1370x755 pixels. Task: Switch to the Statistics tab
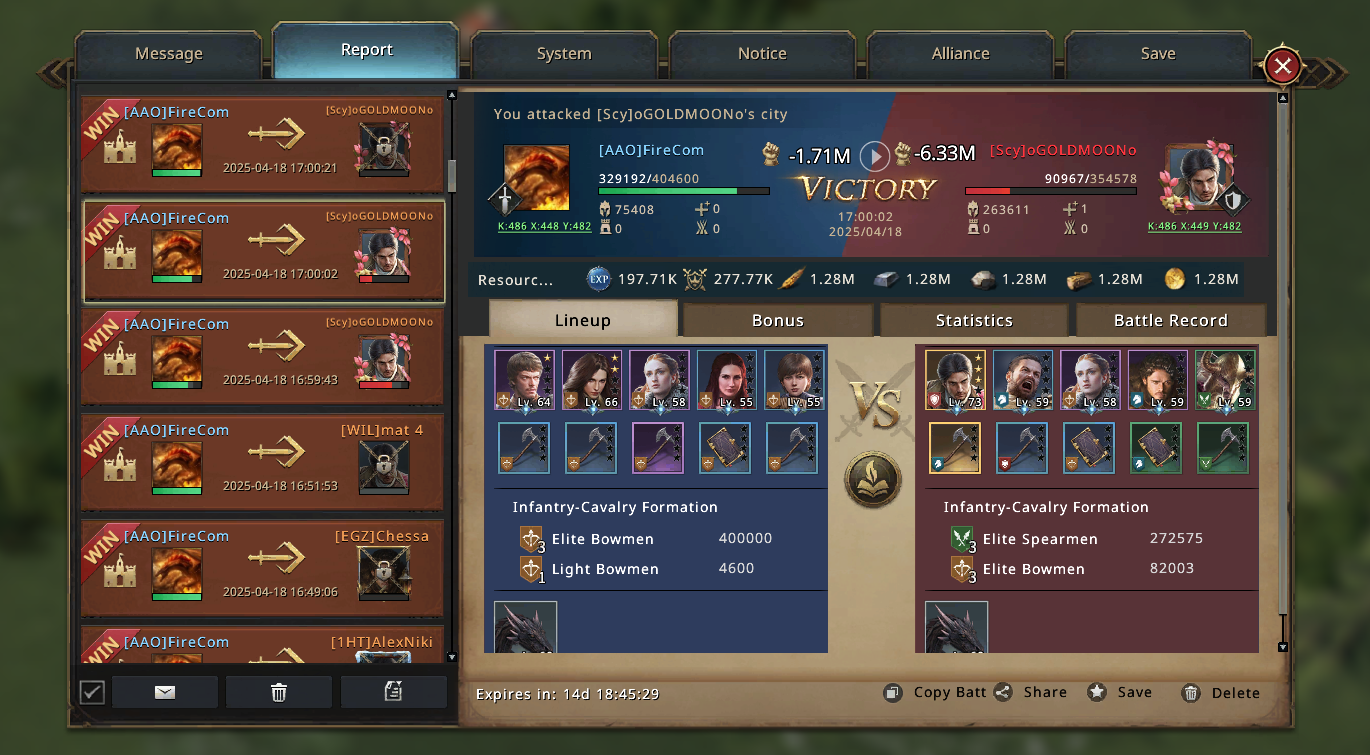[974, 320]
